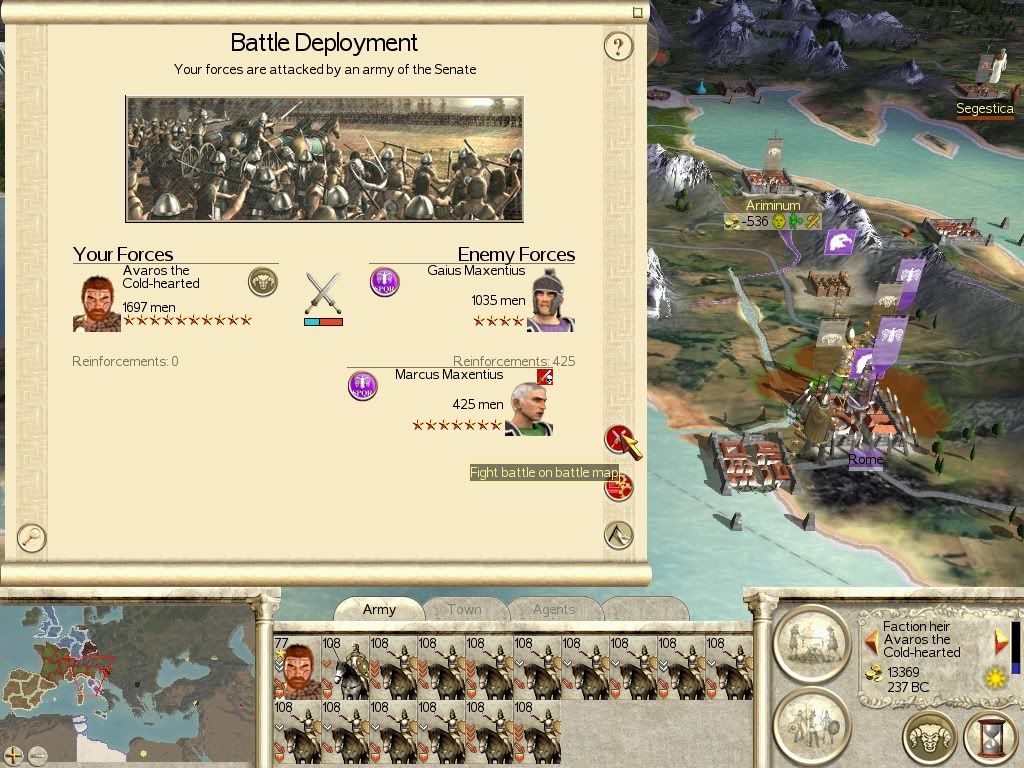
Task: Switch to the Town tab
Action: click(464, 609)
